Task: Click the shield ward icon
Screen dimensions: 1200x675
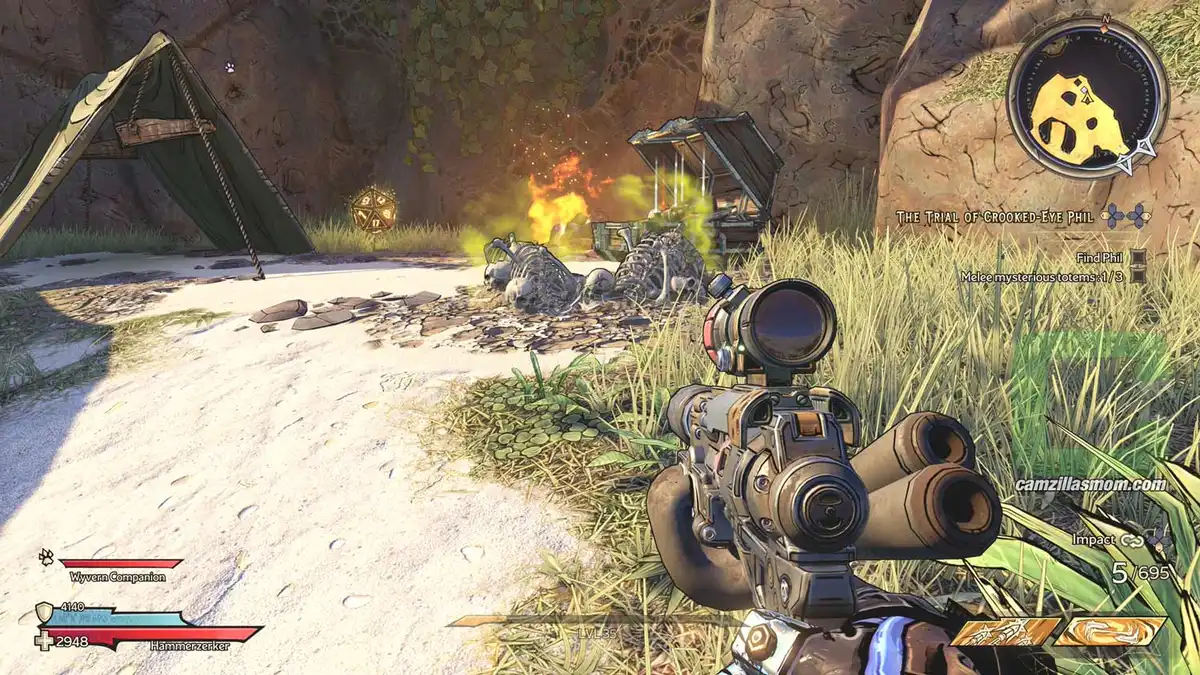Action: pos(44,612)
